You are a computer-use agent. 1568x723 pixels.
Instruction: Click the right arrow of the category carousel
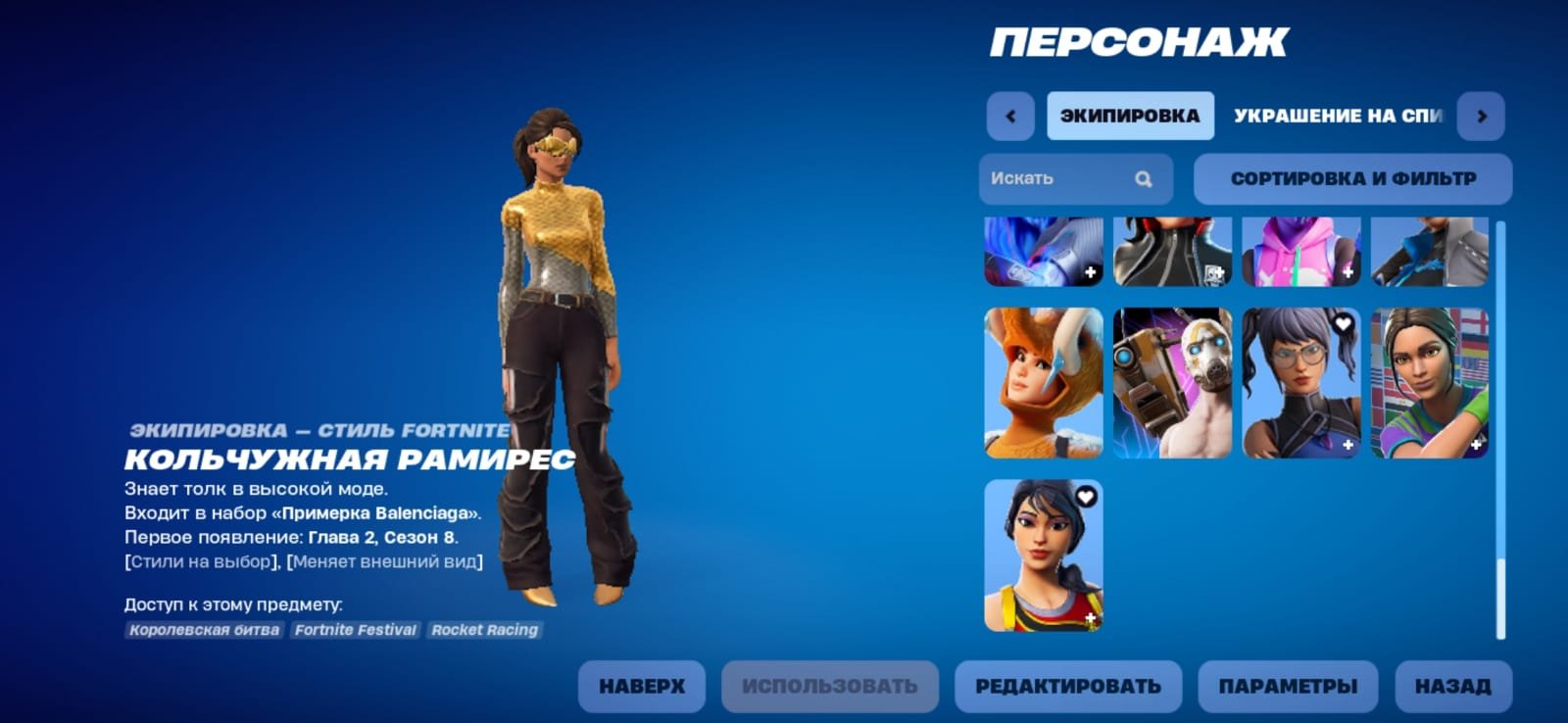(x=1481, y=115)
